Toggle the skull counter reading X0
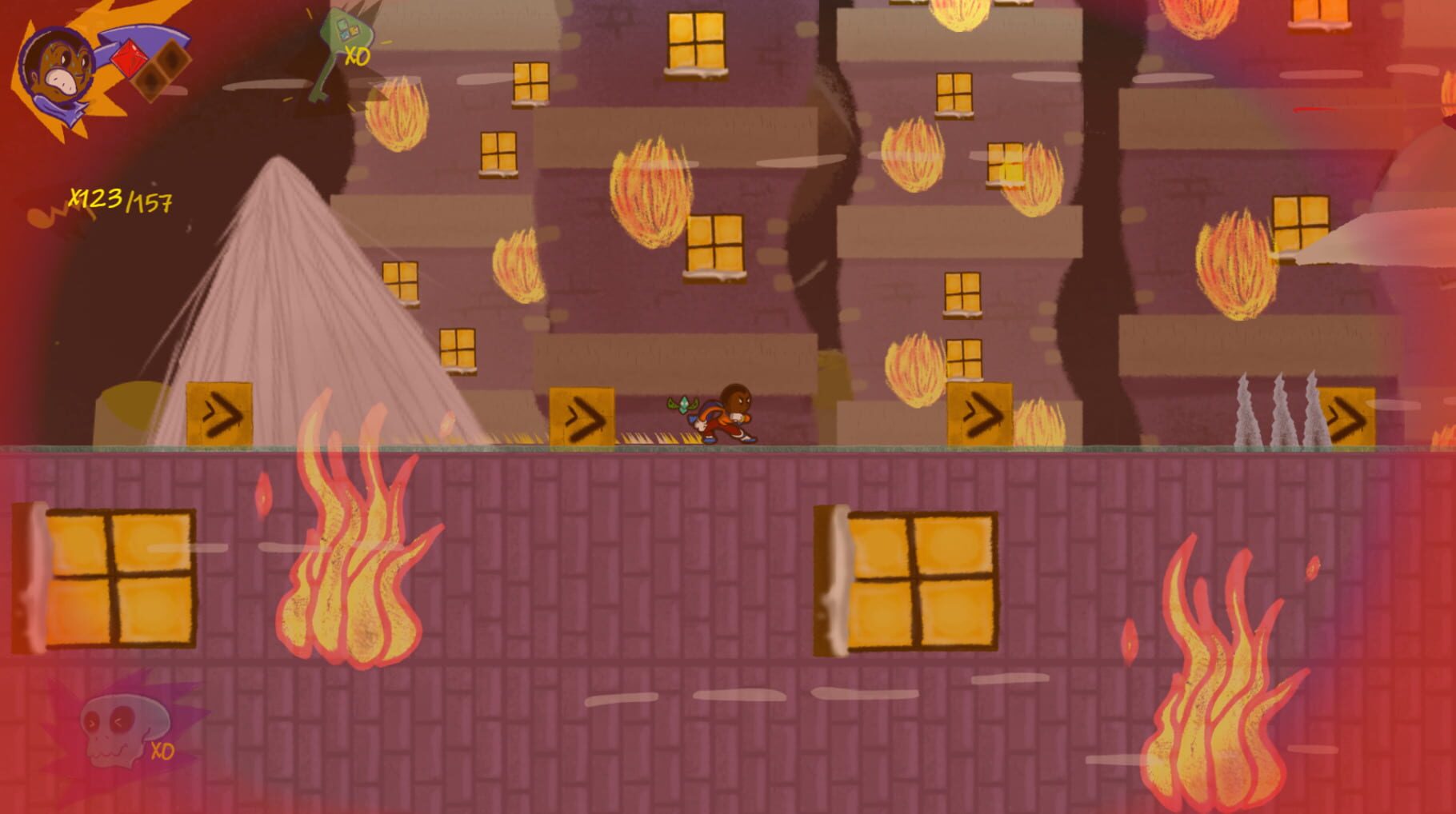 [x=164, y=752]
